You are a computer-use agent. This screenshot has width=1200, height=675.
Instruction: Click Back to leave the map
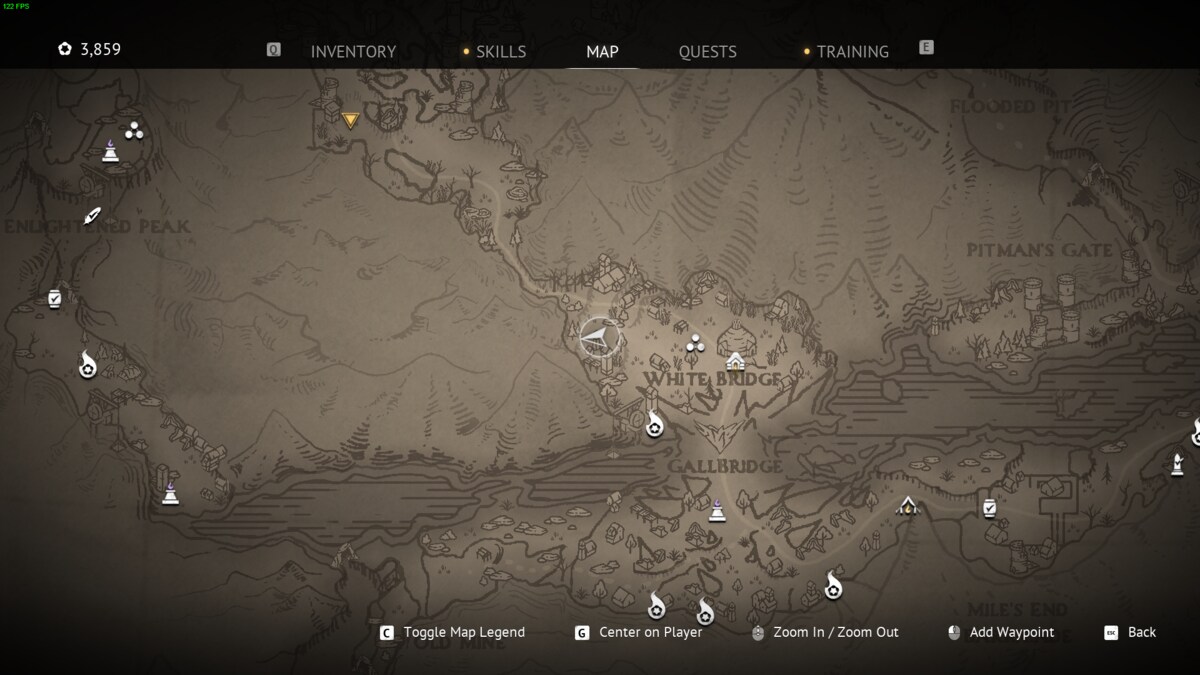(x=1141, y=632)
